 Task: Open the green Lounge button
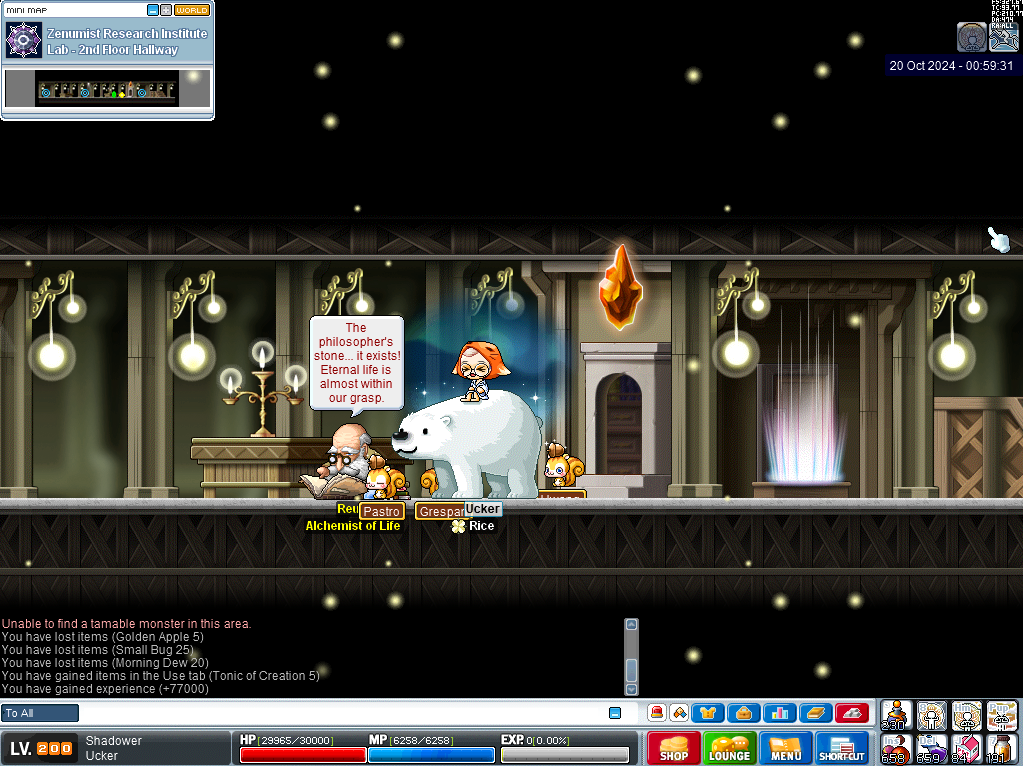[x=730, y=748]
